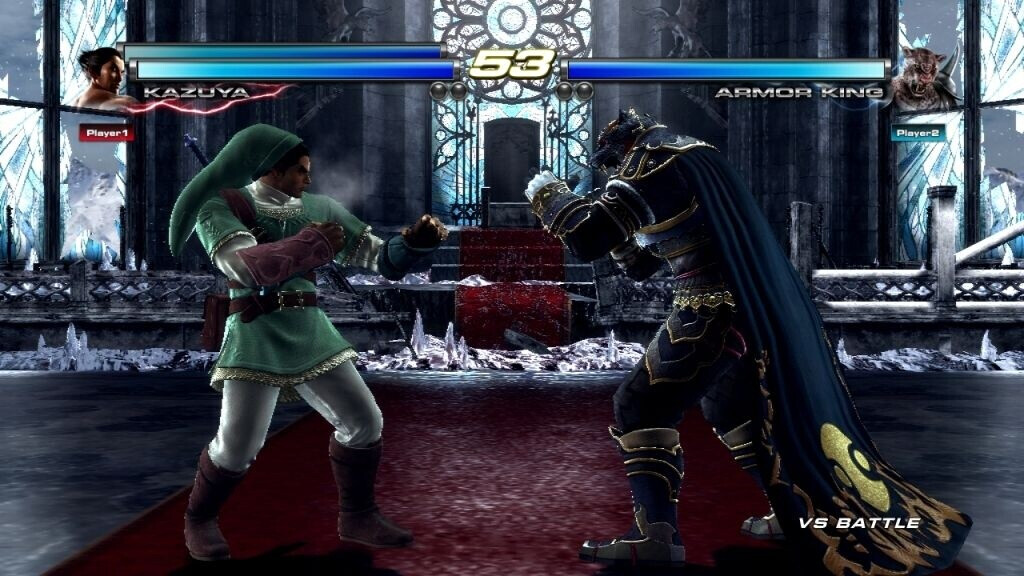Select the red Player1 tag

[x=106, y=132]
